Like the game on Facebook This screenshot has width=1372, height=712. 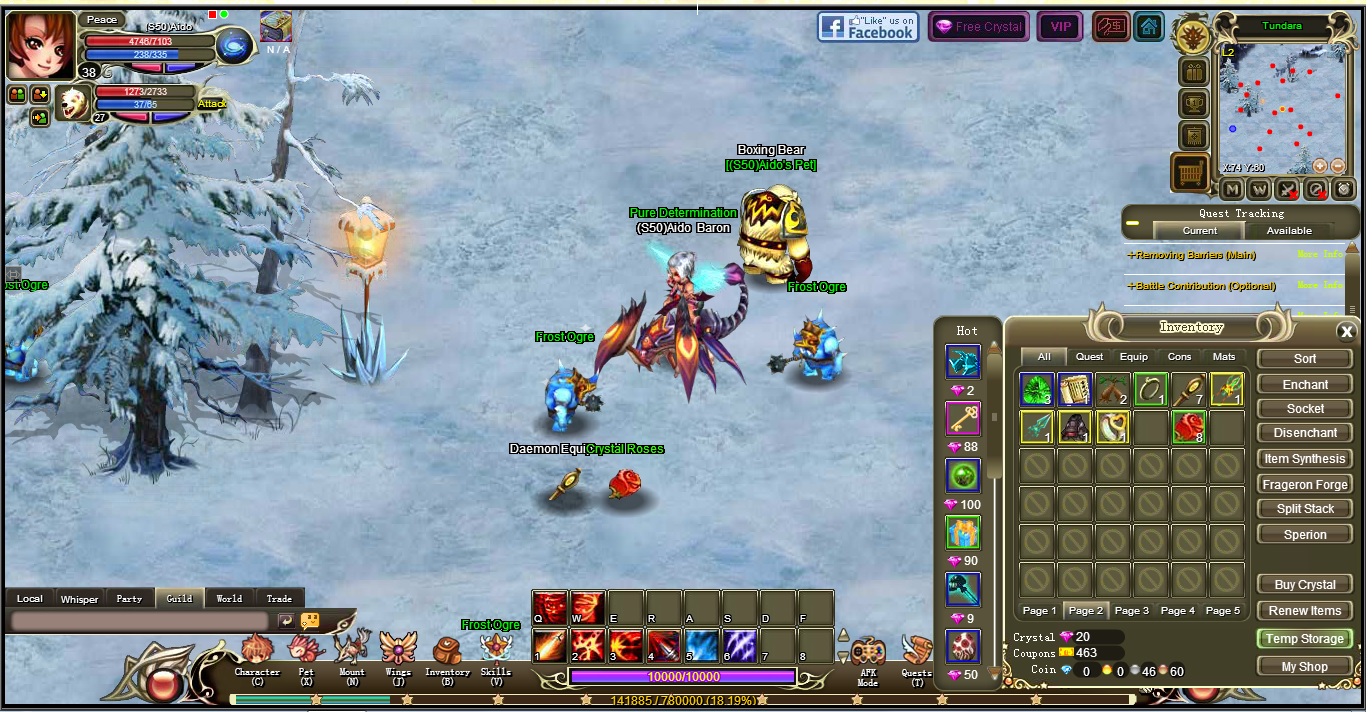867,27
